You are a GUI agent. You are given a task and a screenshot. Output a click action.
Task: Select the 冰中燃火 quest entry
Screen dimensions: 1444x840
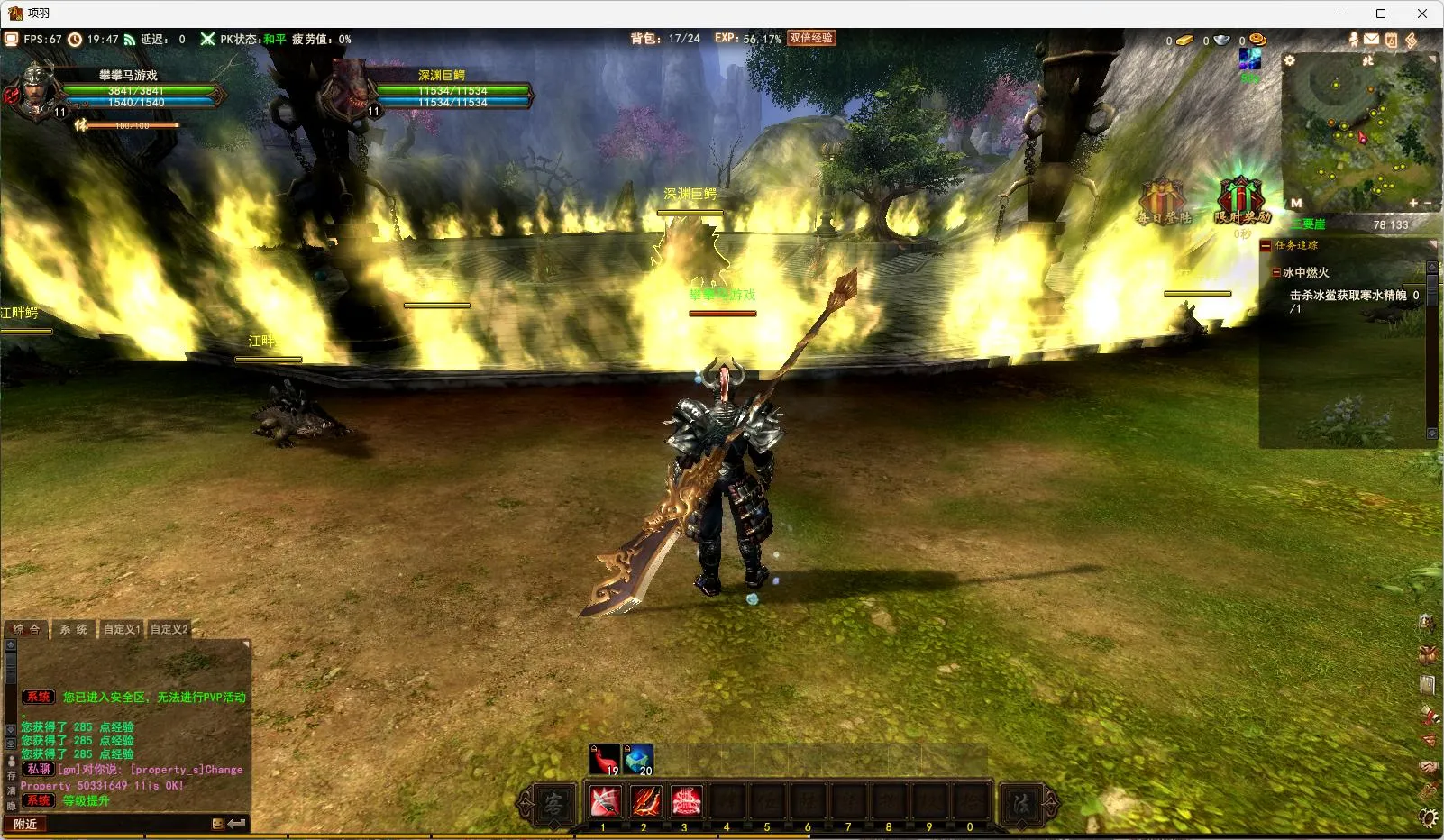(1305, 272)
